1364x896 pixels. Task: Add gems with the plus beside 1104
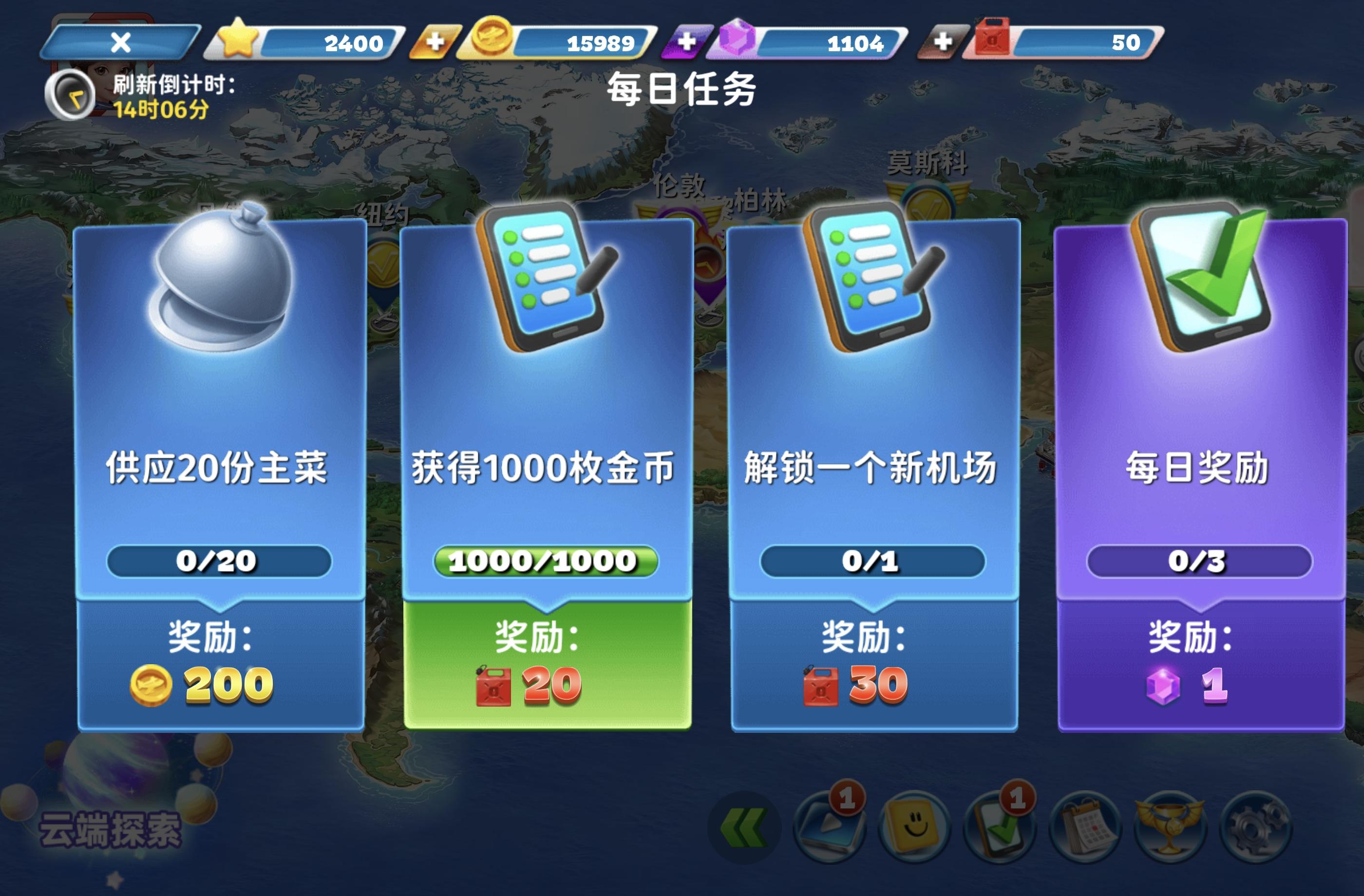pyautogui.click(x=688, y=41)
